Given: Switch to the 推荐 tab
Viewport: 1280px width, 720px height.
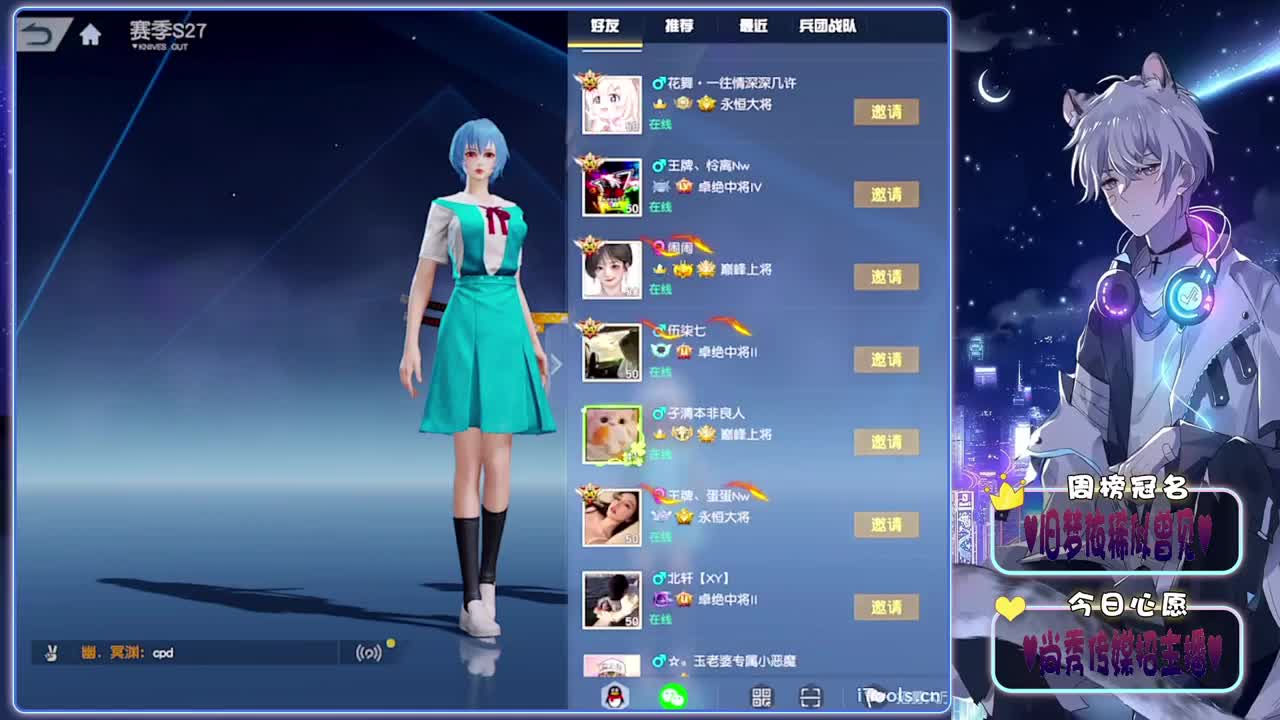Looking at the screenshot, I should (x=680, y=27).
